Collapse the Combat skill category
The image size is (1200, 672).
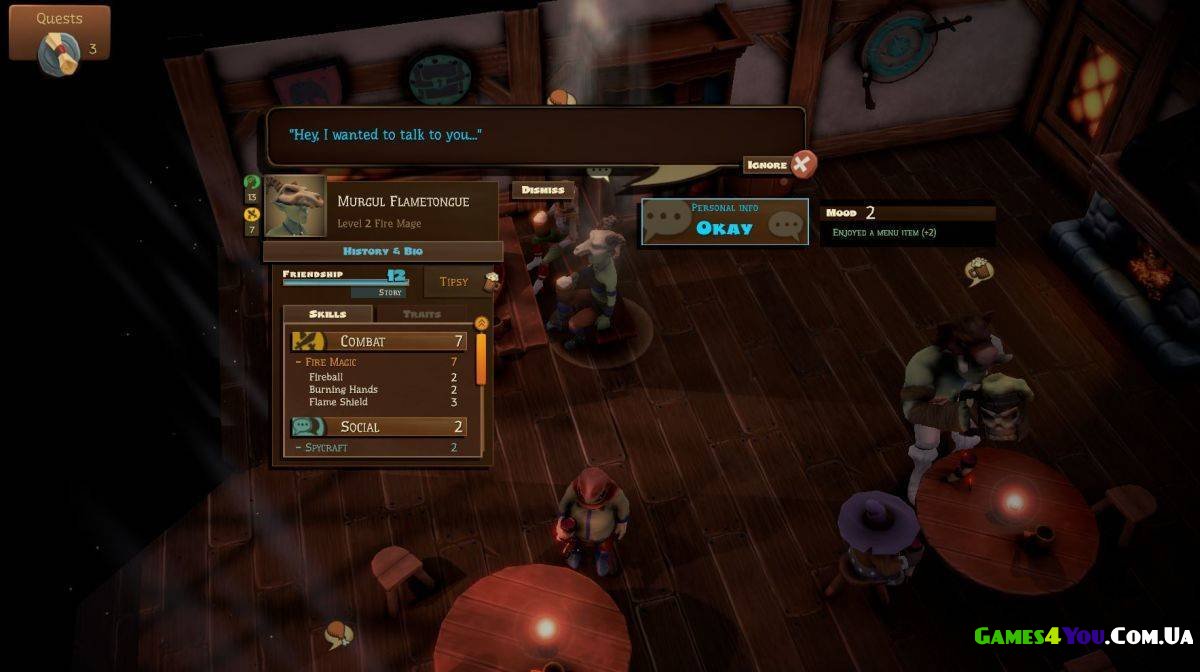[x=379, y=341]
